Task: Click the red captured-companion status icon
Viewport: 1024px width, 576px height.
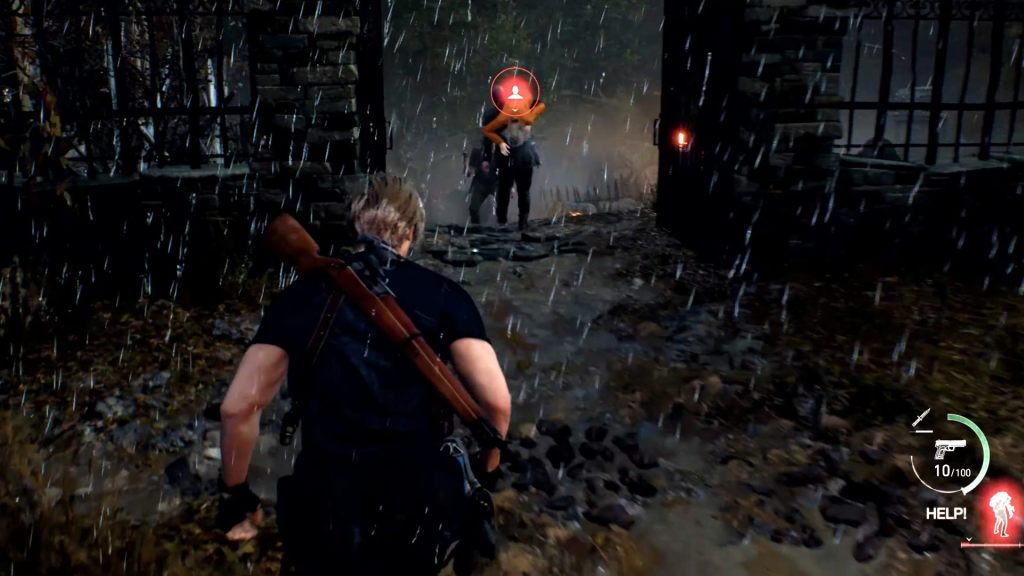Action: tap(999, 512)
